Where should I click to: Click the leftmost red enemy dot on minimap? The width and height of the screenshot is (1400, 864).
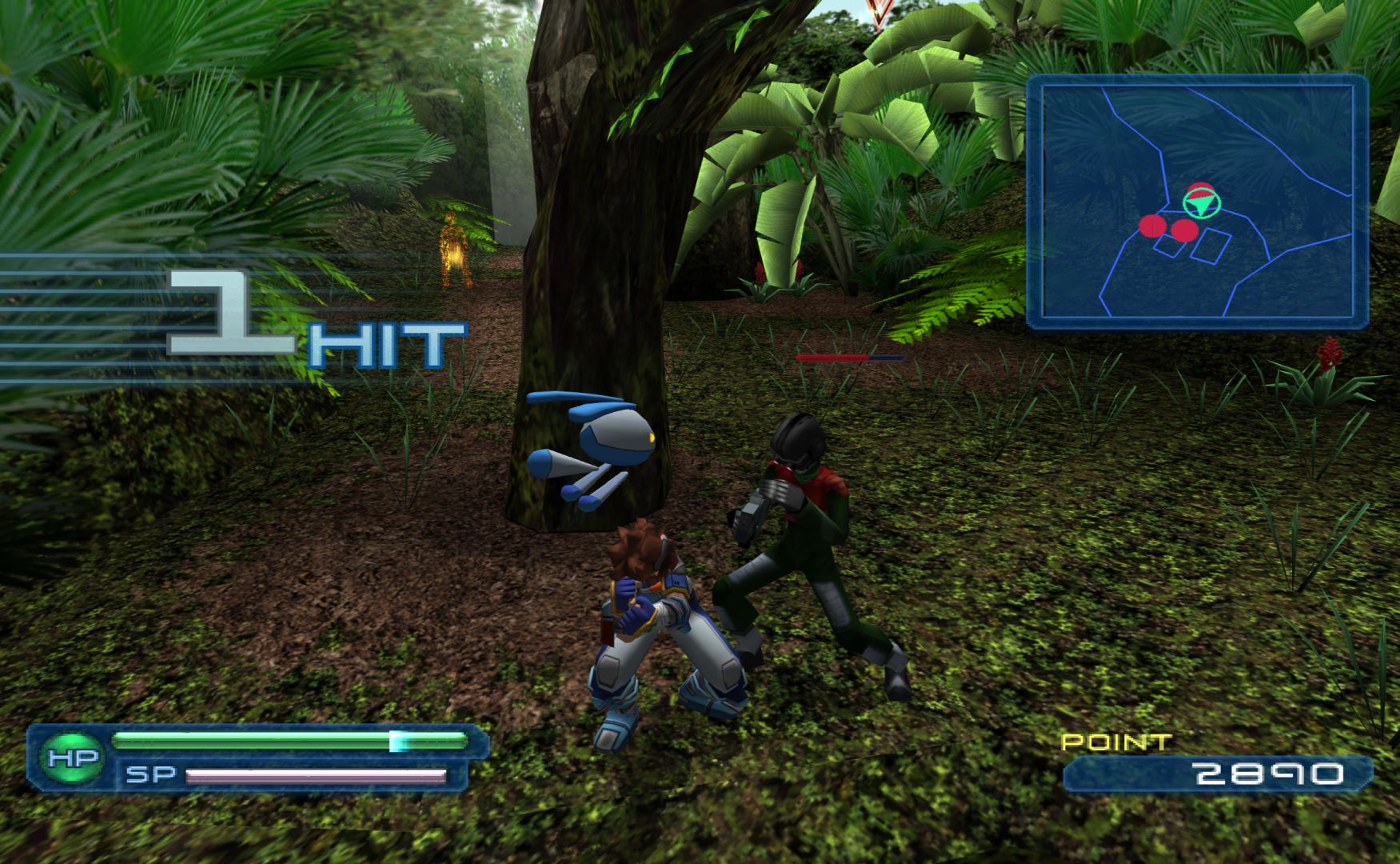1152,226
